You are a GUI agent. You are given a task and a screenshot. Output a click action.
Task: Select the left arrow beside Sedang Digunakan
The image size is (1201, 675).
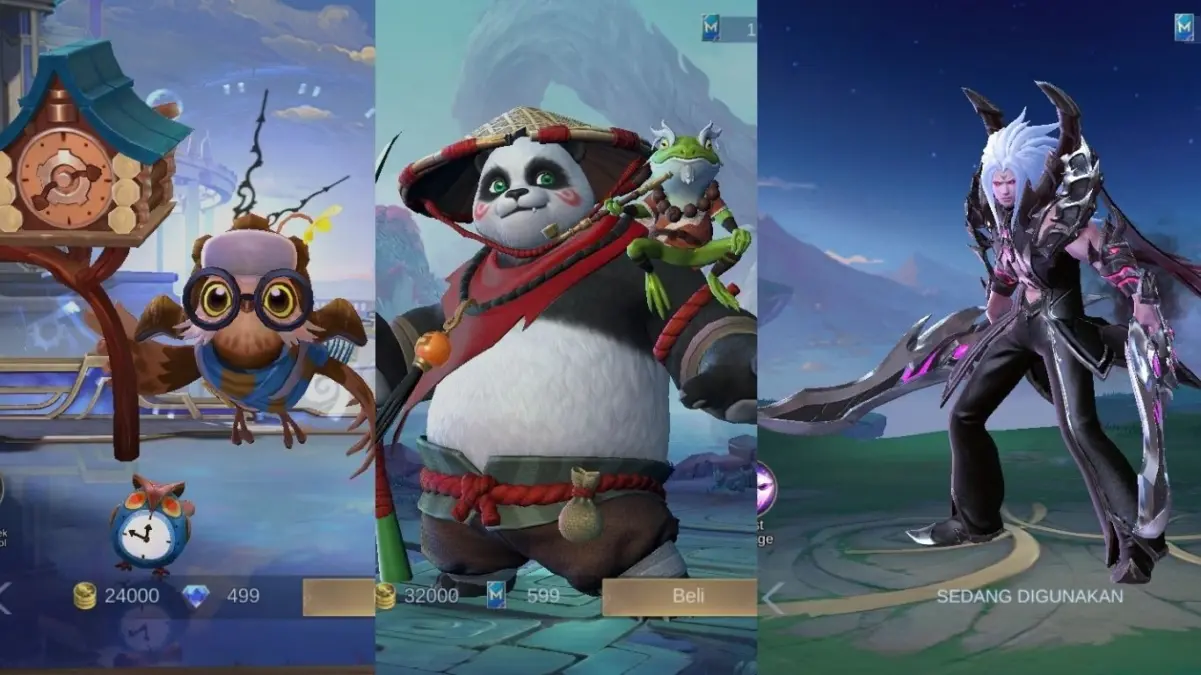pyautogui.click(x=773, y=598)
